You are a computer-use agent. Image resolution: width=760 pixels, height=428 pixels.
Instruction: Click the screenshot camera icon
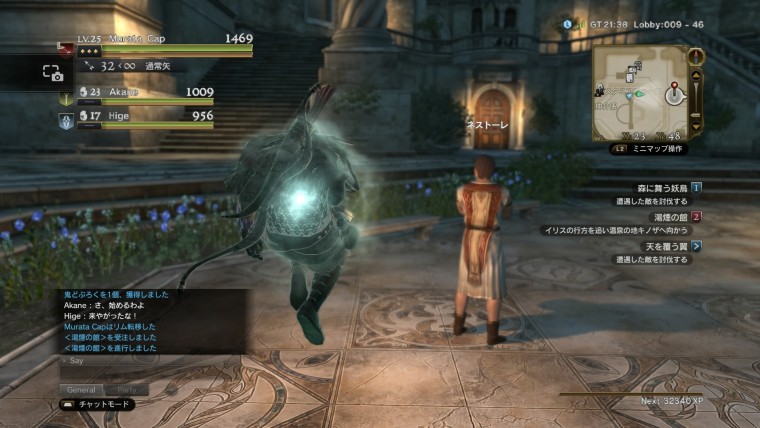pos(52,73)
